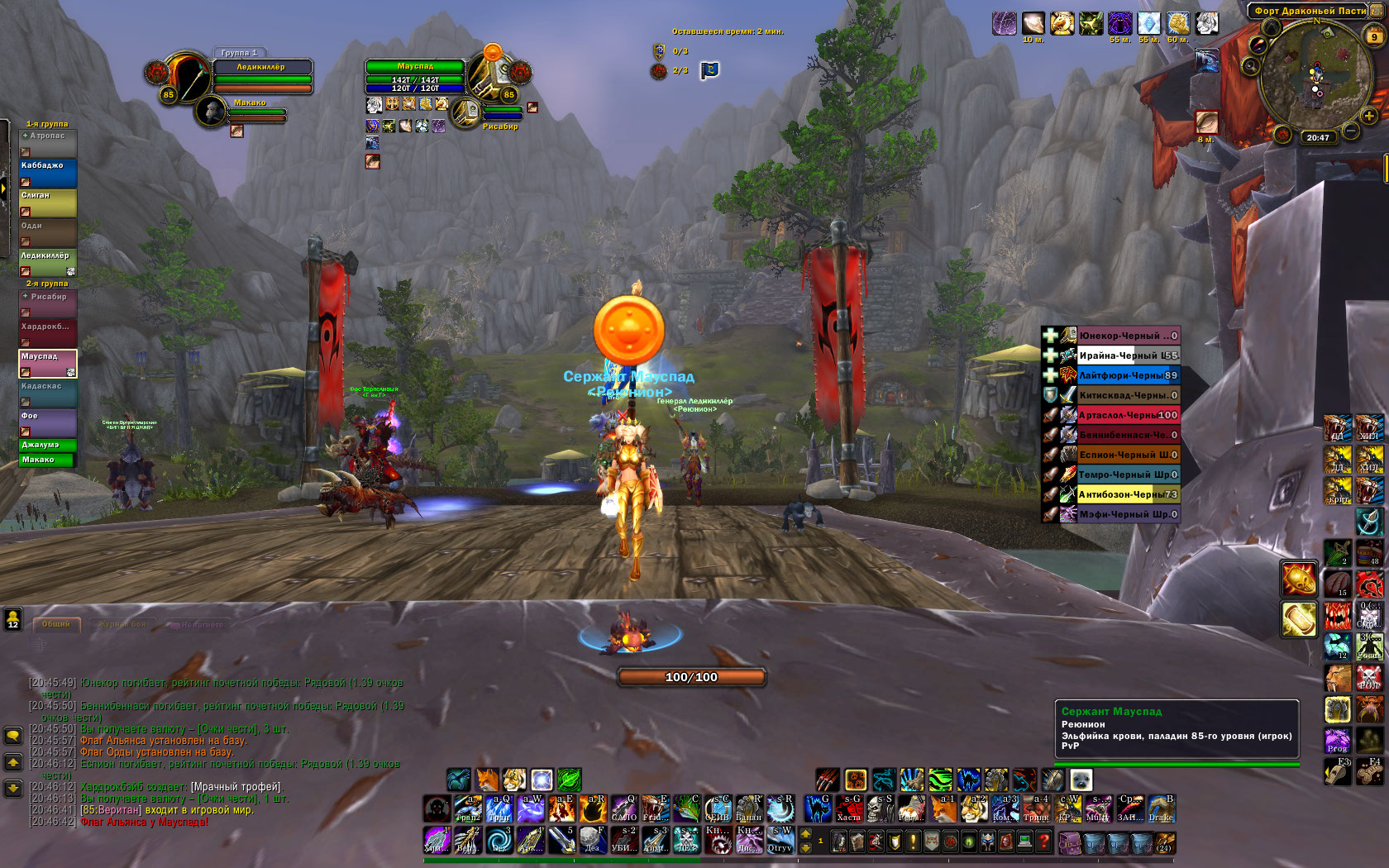Activate the Хаста ability on the action bar
The height and width of the screenshot is (868, 1389).
pyautogui.click(x=849, y=808)
